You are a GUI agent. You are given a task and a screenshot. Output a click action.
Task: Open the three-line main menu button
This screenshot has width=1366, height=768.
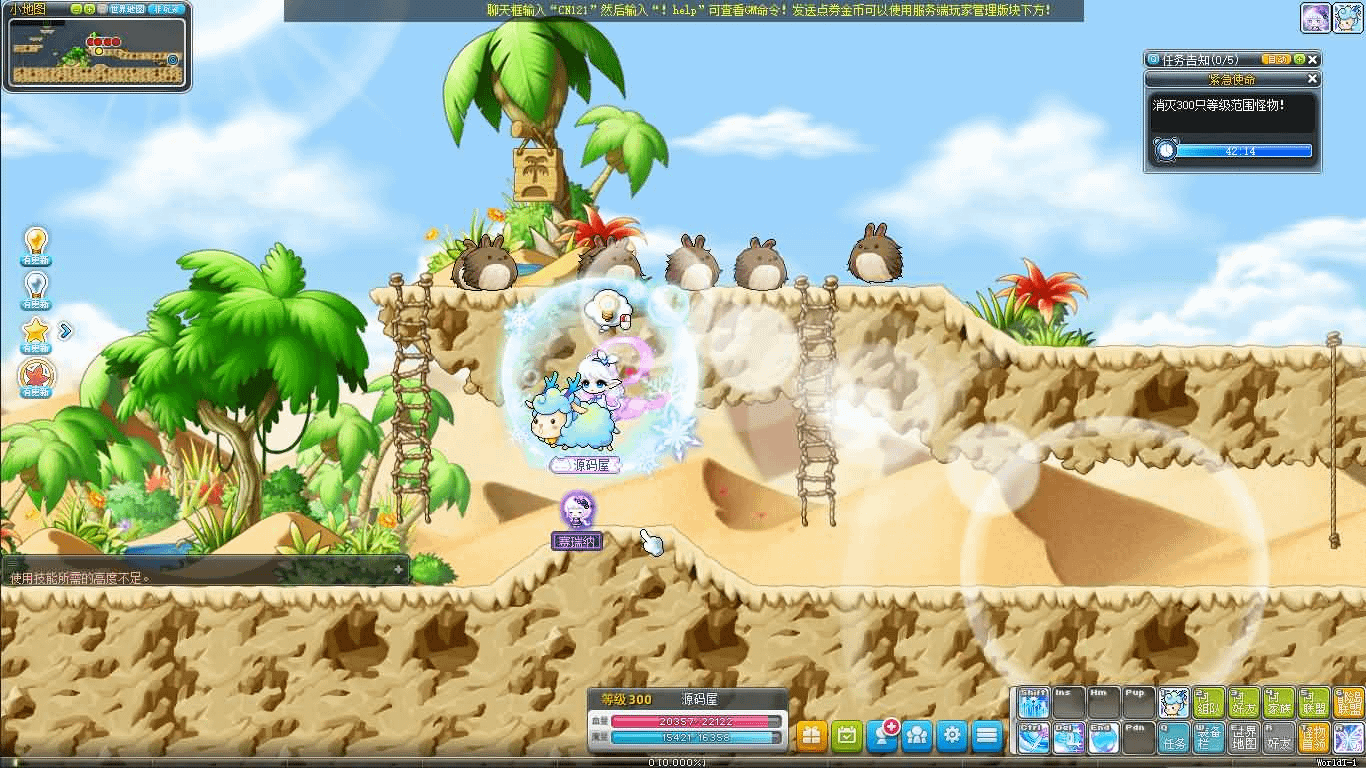[987, 736]
